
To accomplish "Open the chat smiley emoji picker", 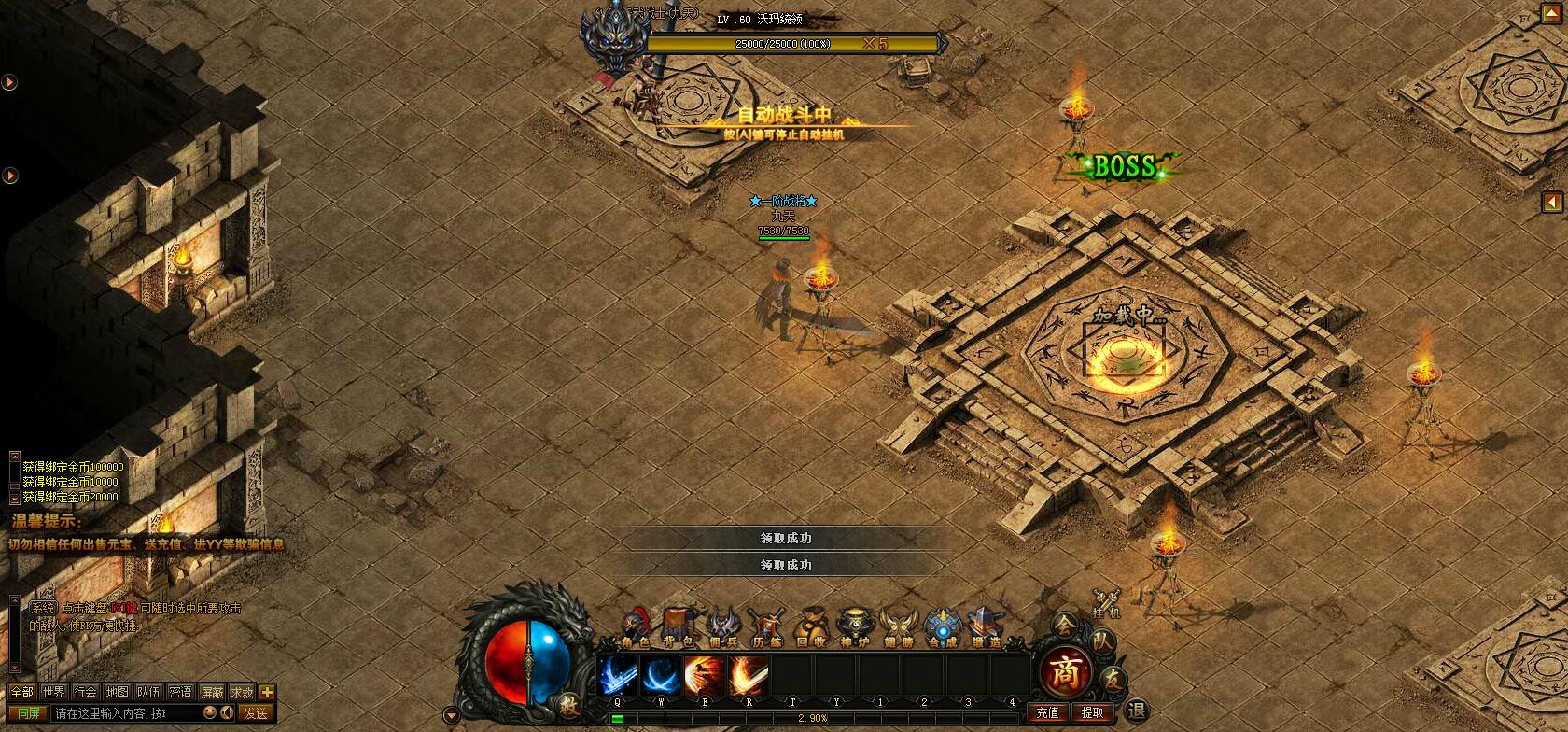I will pyautogui.click(x=210, y=713).
